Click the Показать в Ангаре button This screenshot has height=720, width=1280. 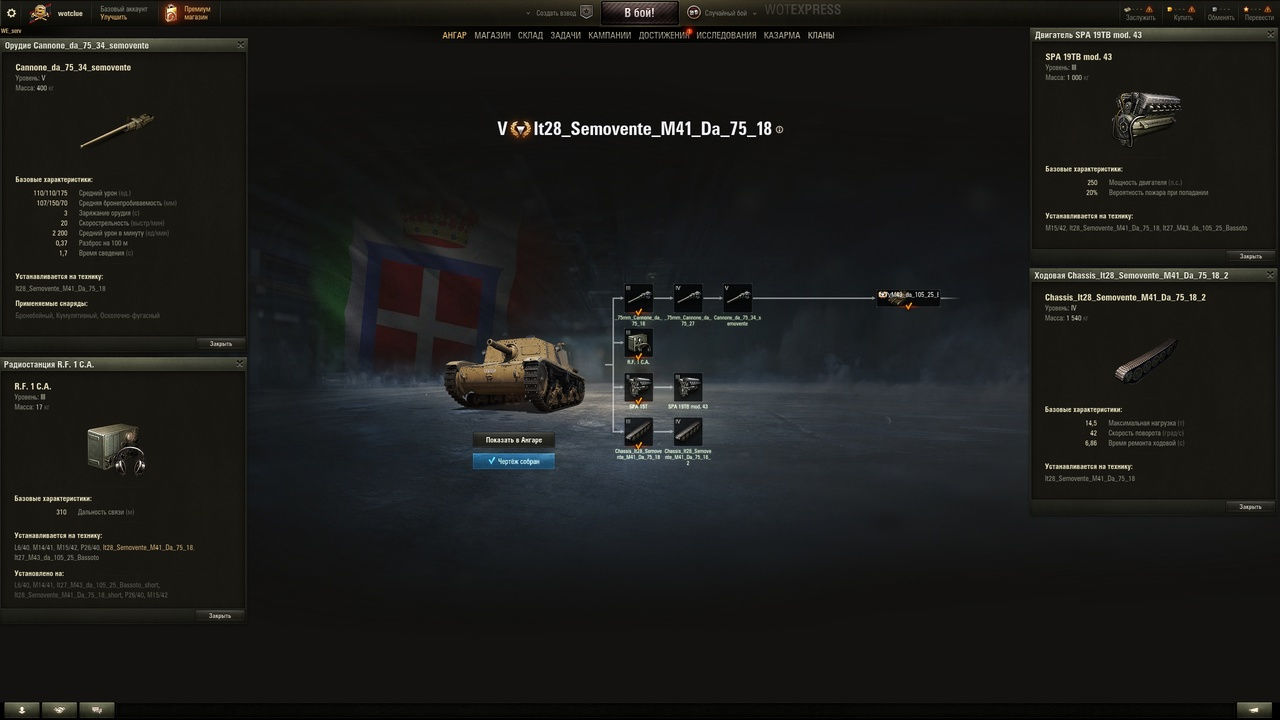tap(513, 440)
